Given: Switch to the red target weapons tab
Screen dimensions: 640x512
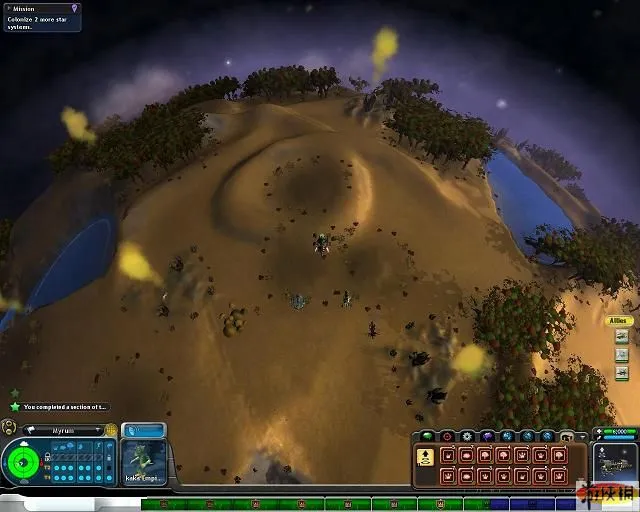Looking at the screenshot, I should coord(447,437).
